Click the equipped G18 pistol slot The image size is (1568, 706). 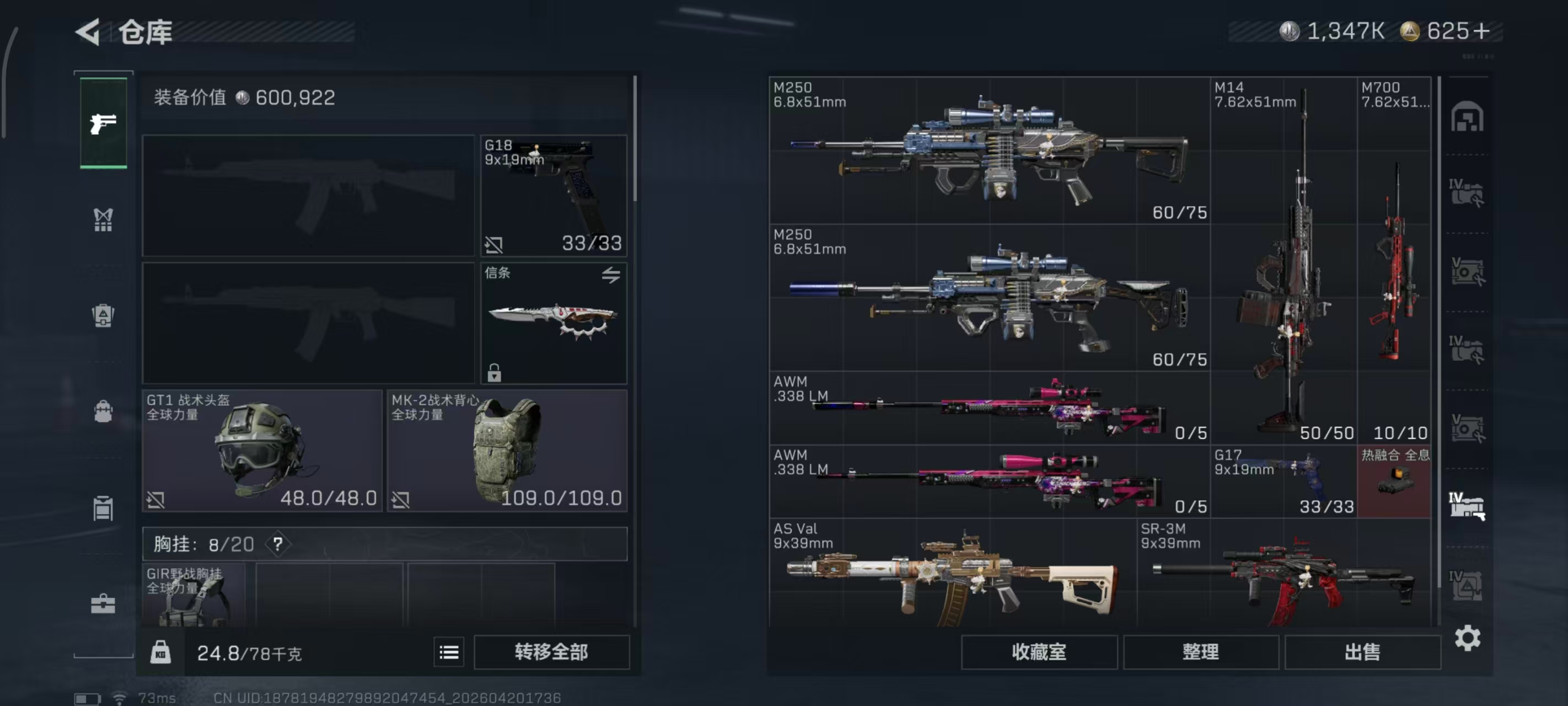554,195
